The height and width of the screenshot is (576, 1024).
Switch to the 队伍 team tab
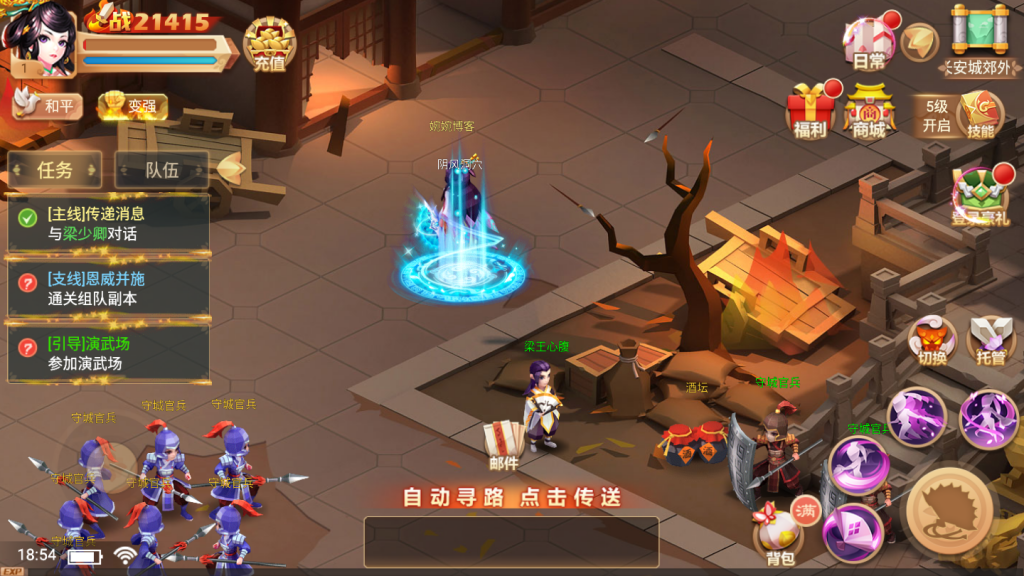[162, 170]
